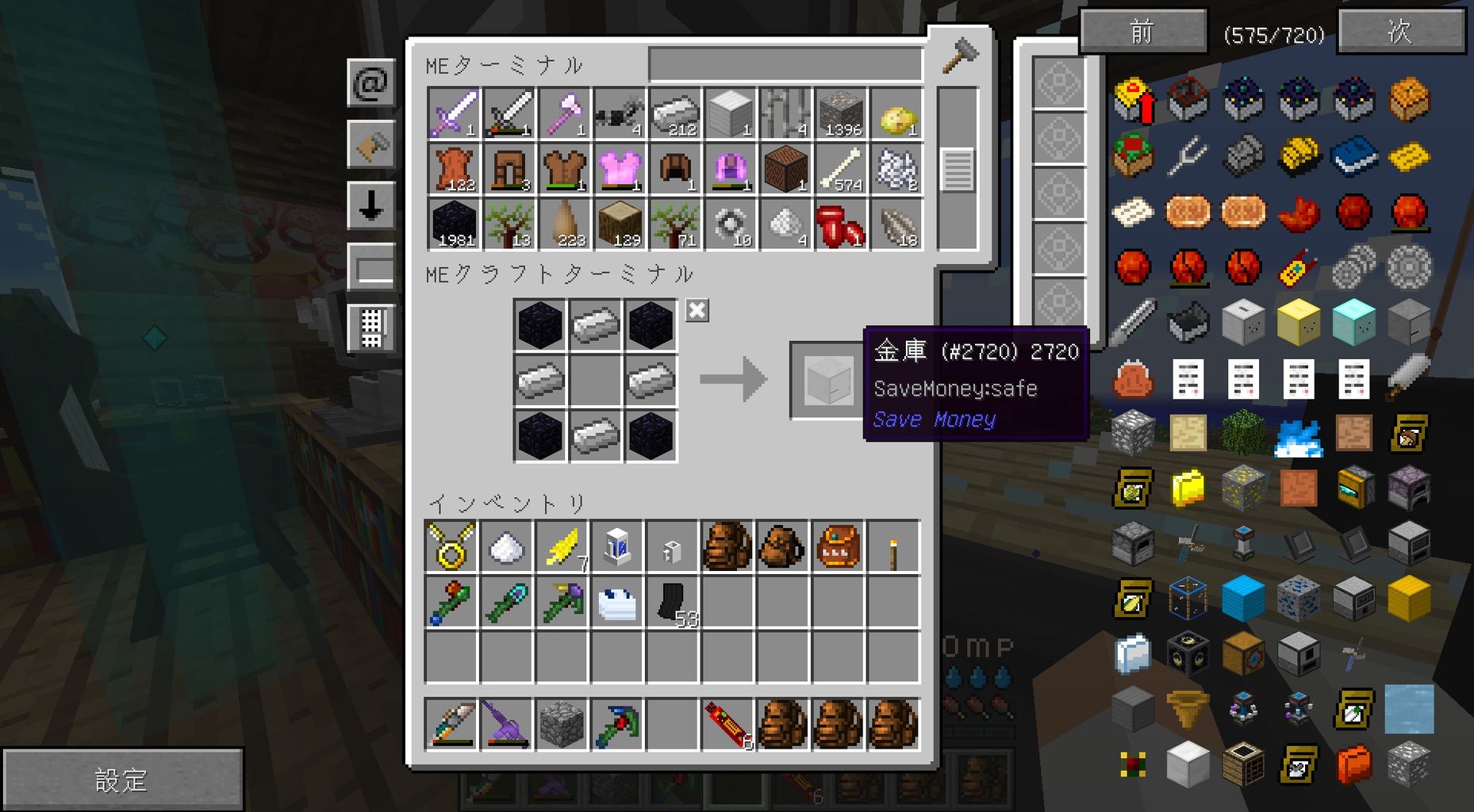1474x812 pixels.
Task: Select the note block in the ME terminal
Action: click(785, 168)
